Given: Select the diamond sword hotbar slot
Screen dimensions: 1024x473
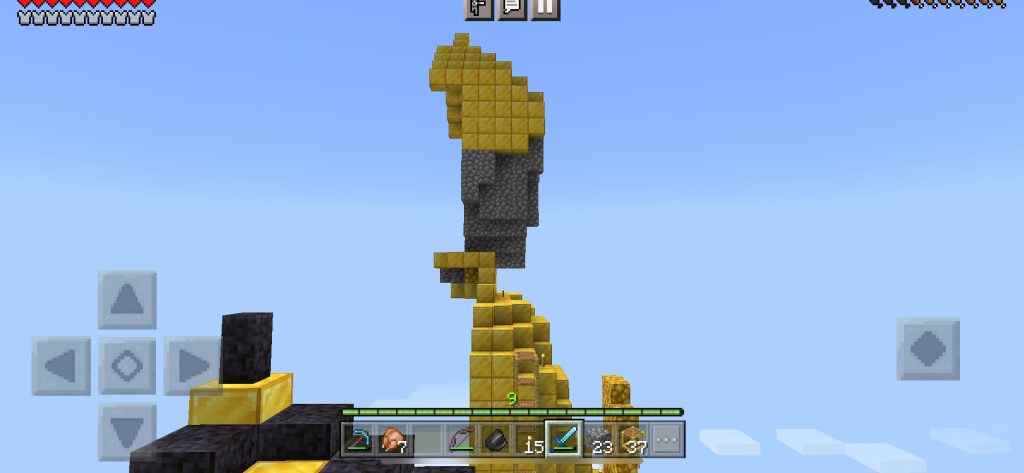Looking at the screenshot, I should tap(563, 439).
